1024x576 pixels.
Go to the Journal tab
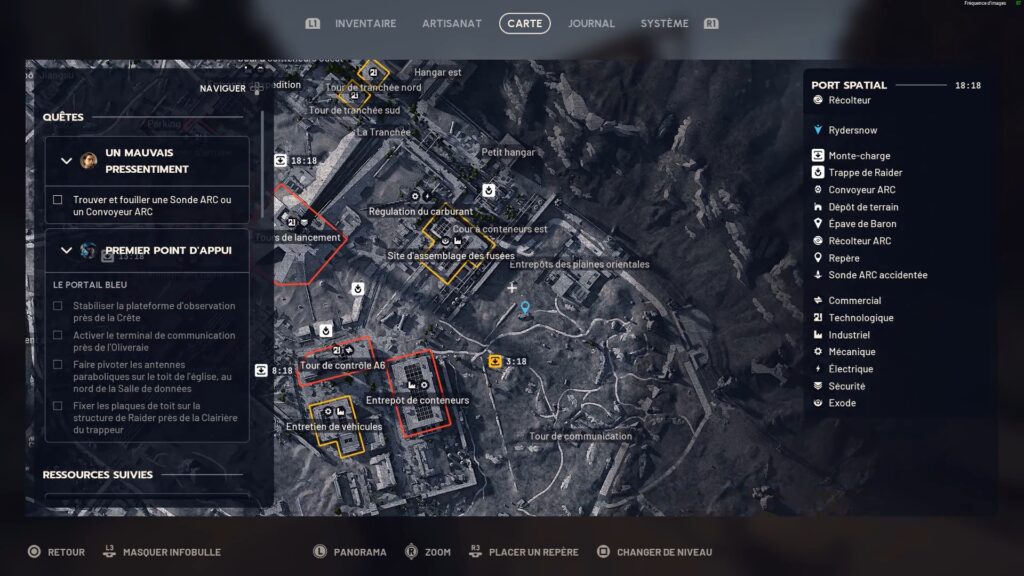click(591, 23)
